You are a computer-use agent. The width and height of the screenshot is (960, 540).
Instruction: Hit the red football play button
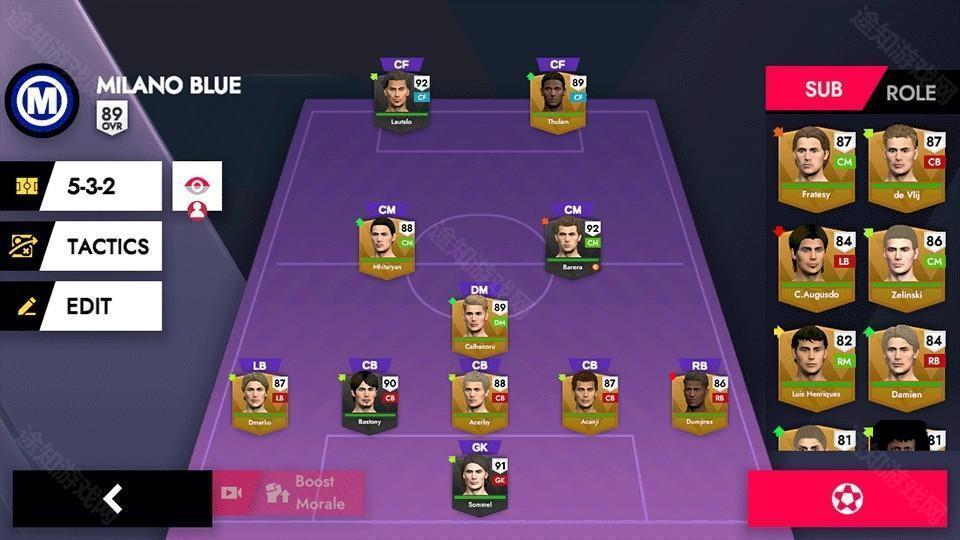847,498
